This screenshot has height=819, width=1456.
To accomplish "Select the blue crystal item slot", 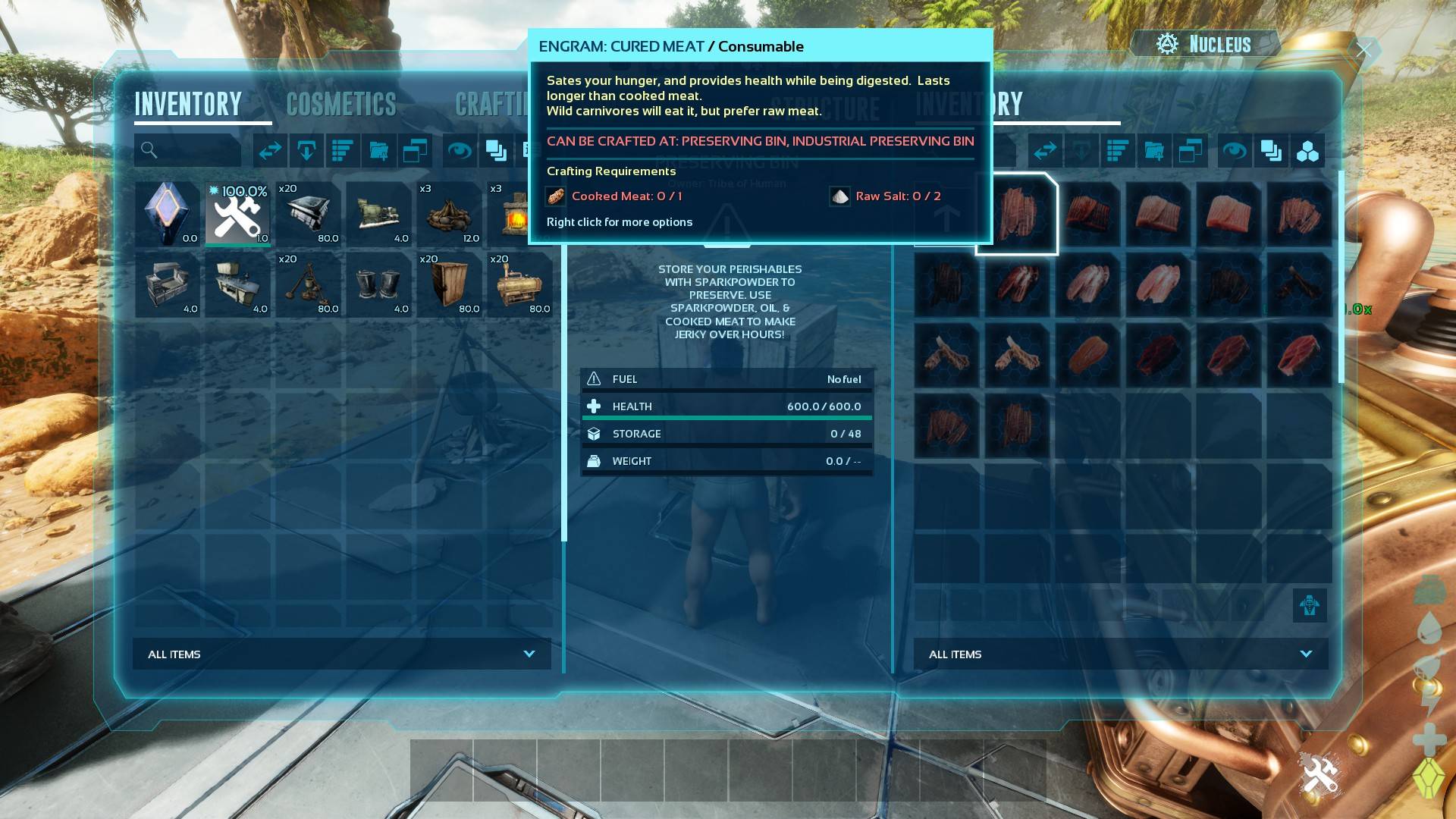I will (168, 214).
